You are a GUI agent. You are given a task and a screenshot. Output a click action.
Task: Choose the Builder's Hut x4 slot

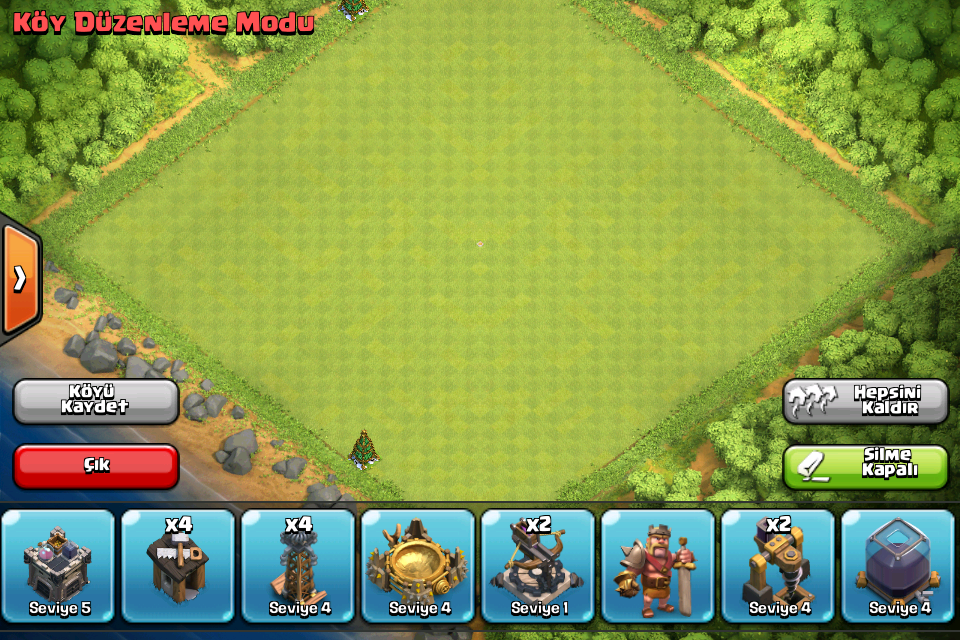point(178,566)
